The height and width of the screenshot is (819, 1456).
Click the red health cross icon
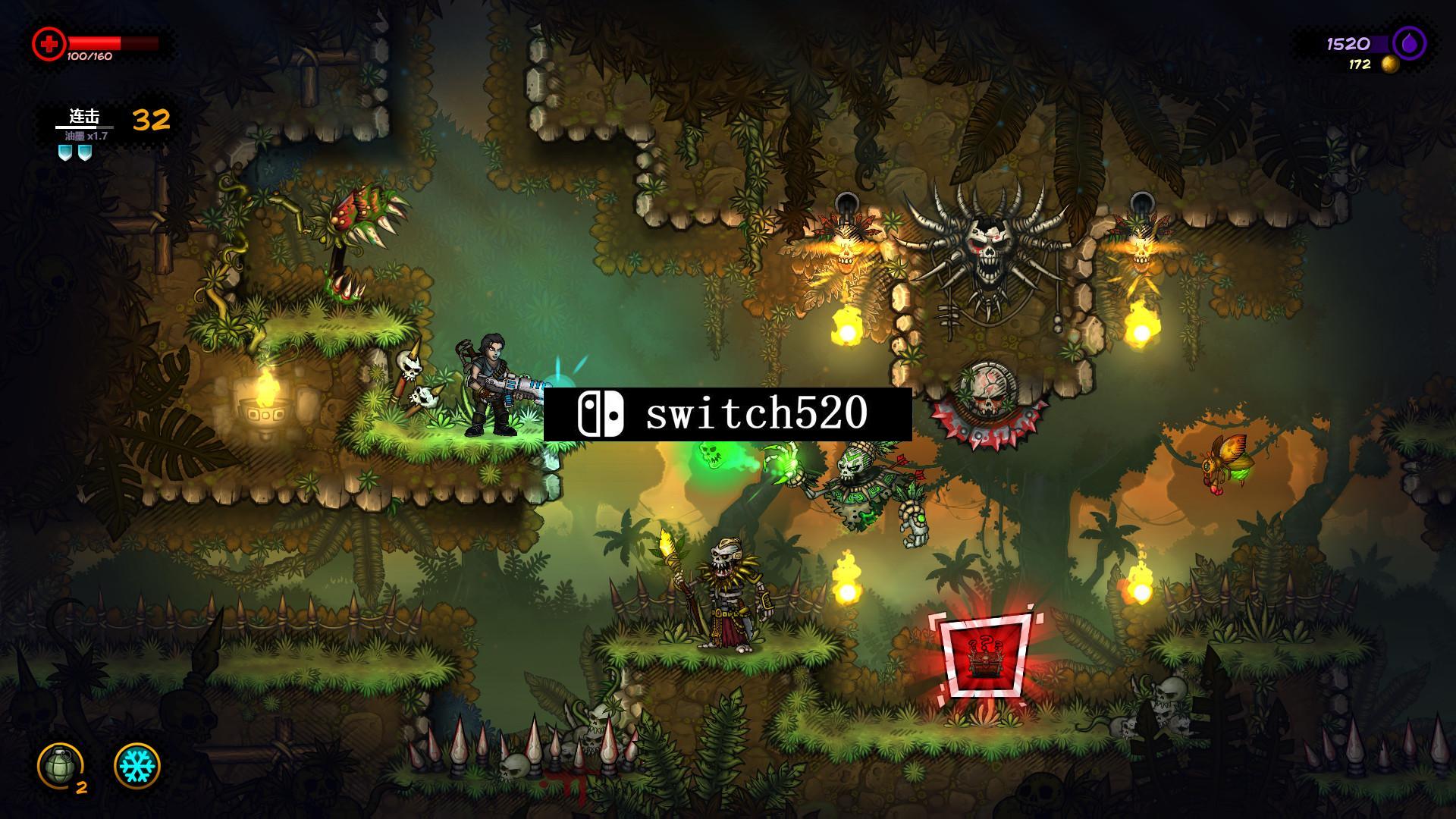point(49,44)
